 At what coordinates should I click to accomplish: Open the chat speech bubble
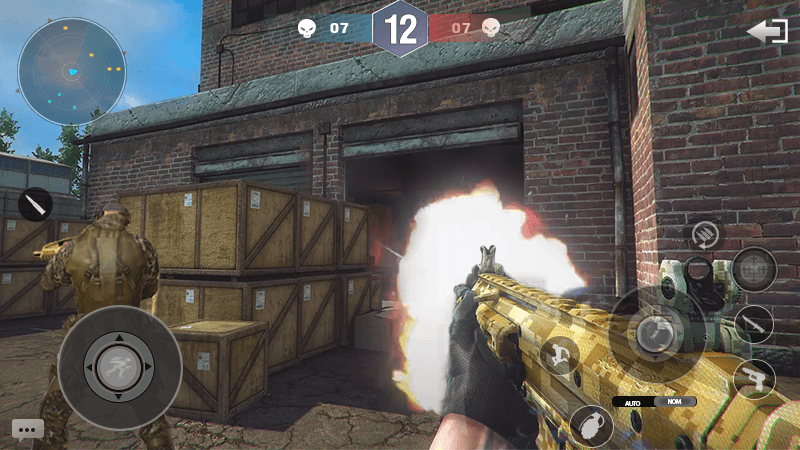(x=28, y=429)
